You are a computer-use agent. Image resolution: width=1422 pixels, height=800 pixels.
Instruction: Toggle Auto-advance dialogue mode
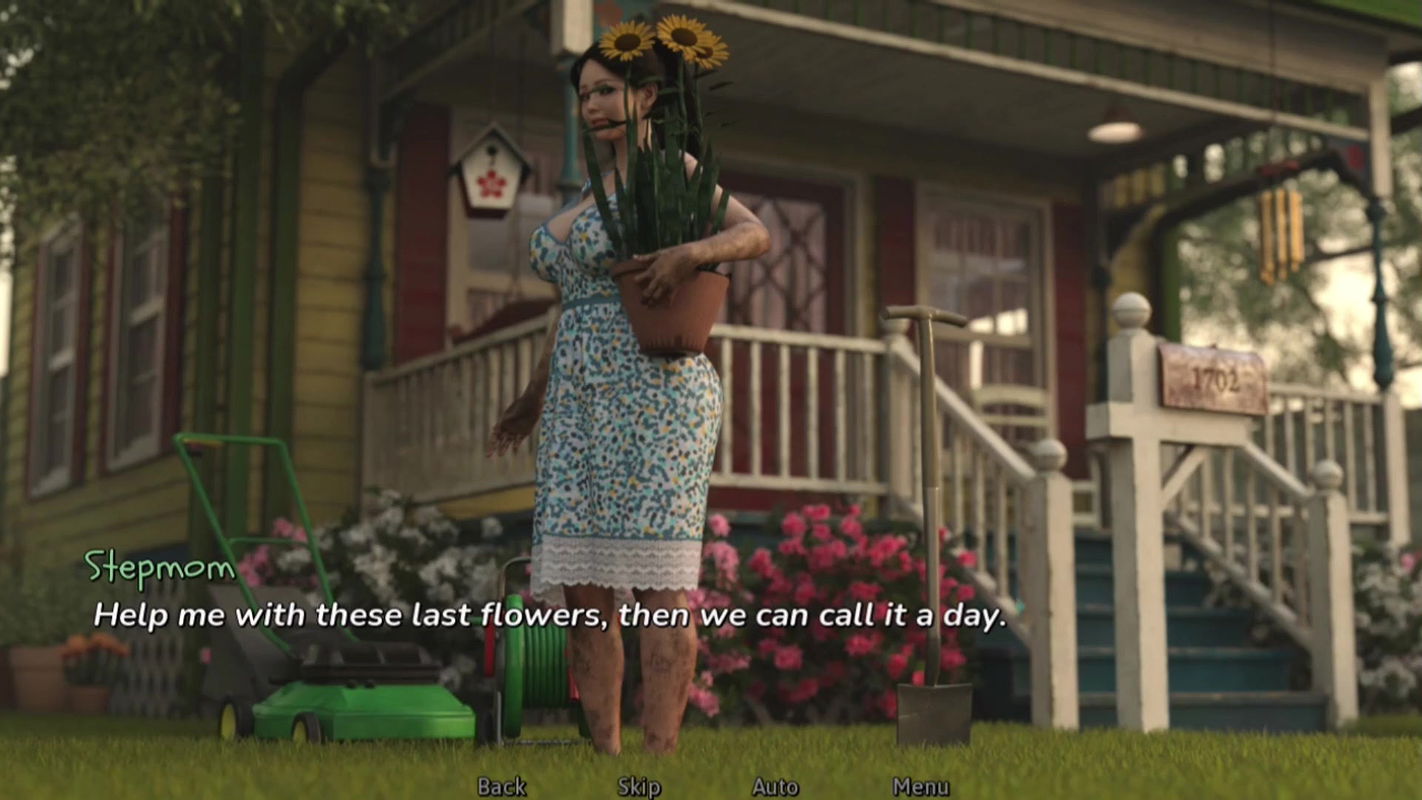click(773, 787)
